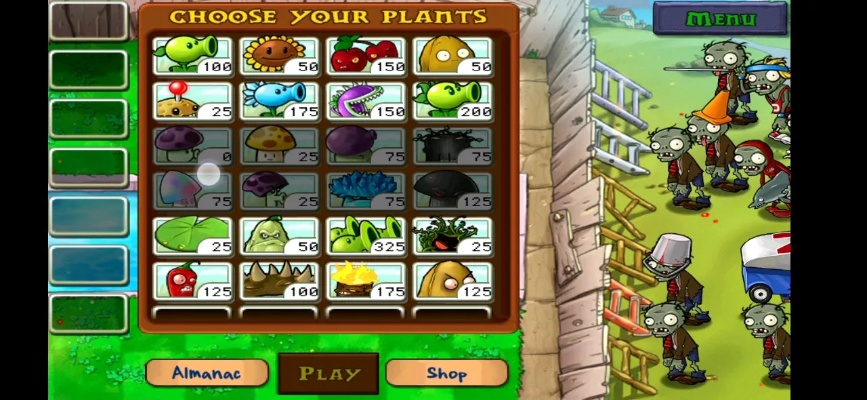
Task: Pick the Chomper seed packet
Action: [x=366, y=100]
